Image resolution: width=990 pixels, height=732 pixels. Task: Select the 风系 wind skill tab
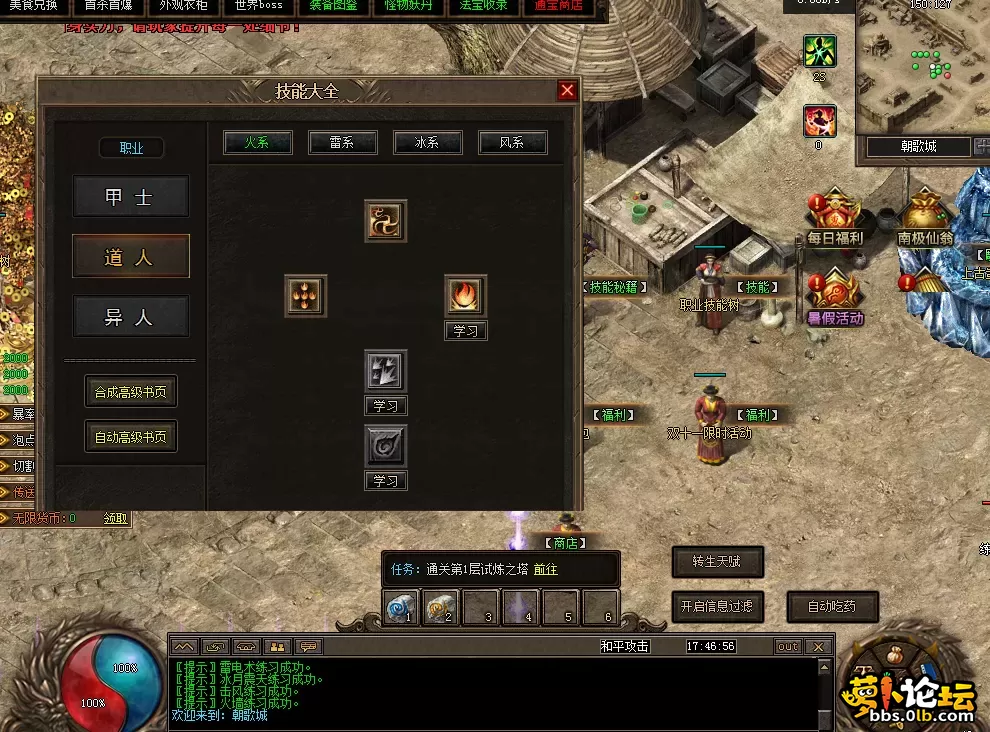(513, 142)
